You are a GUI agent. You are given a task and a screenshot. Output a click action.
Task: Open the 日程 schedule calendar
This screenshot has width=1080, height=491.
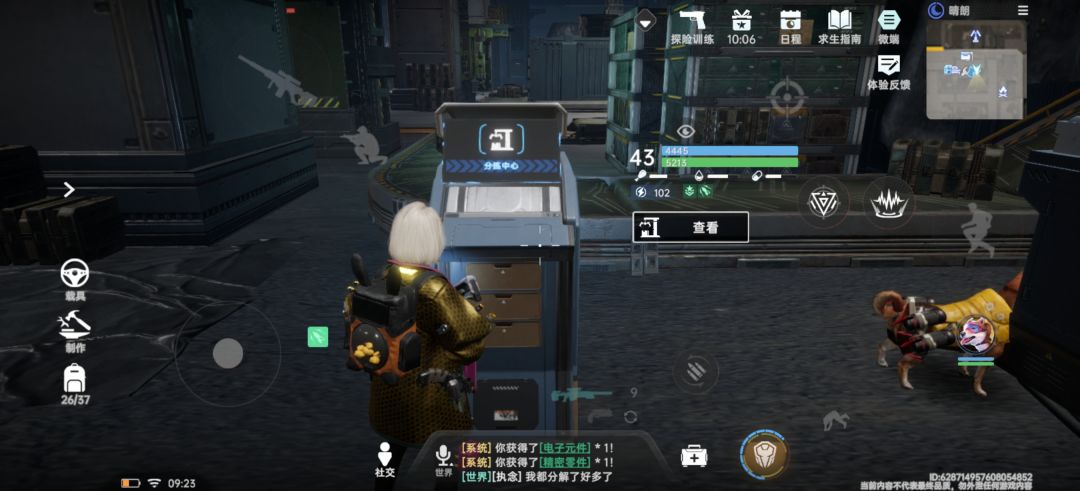coord(790,26)
